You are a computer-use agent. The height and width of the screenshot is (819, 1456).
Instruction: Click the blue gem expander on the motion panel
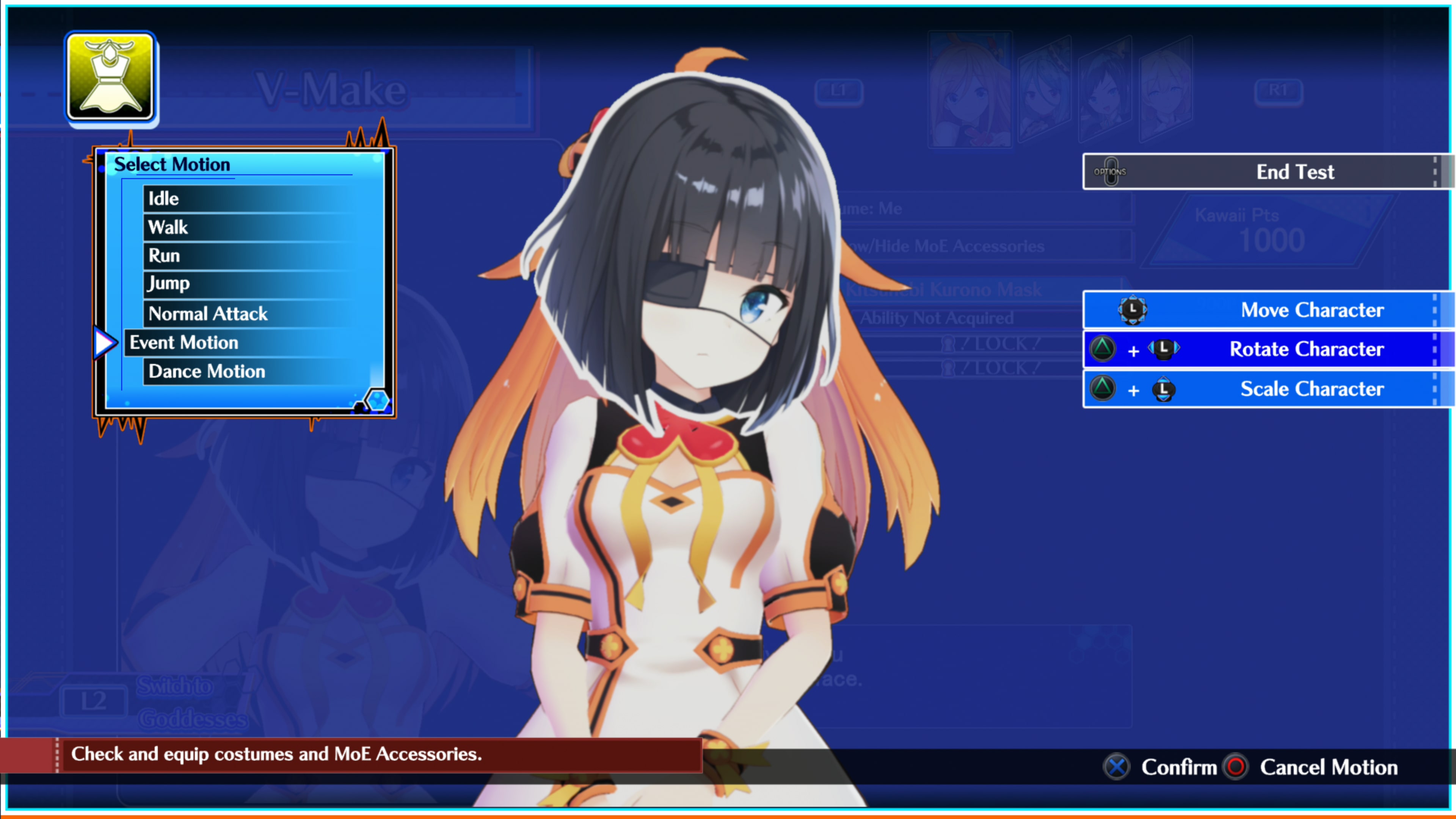378,401
